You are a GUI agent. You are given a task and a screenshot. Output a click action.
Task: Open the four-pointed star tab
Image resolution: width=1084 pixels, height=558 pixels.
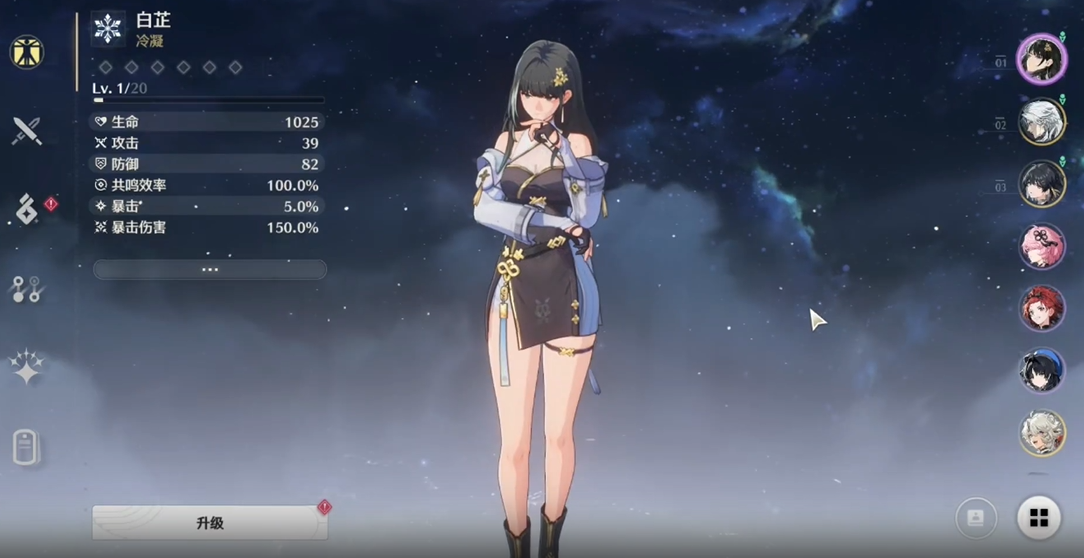click(27, 368)
